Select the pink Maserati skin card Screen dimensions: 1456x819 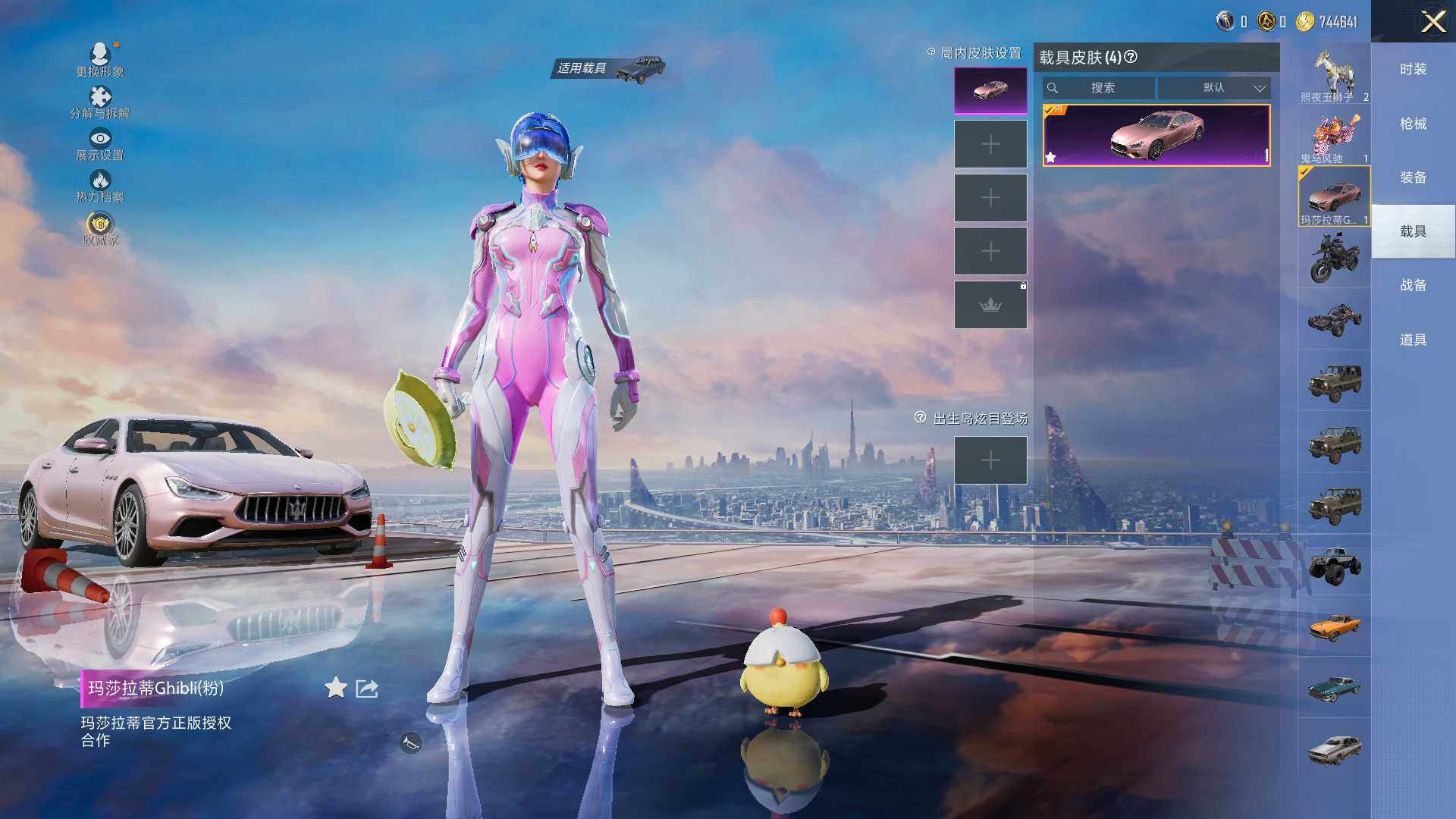[1156, 136]
